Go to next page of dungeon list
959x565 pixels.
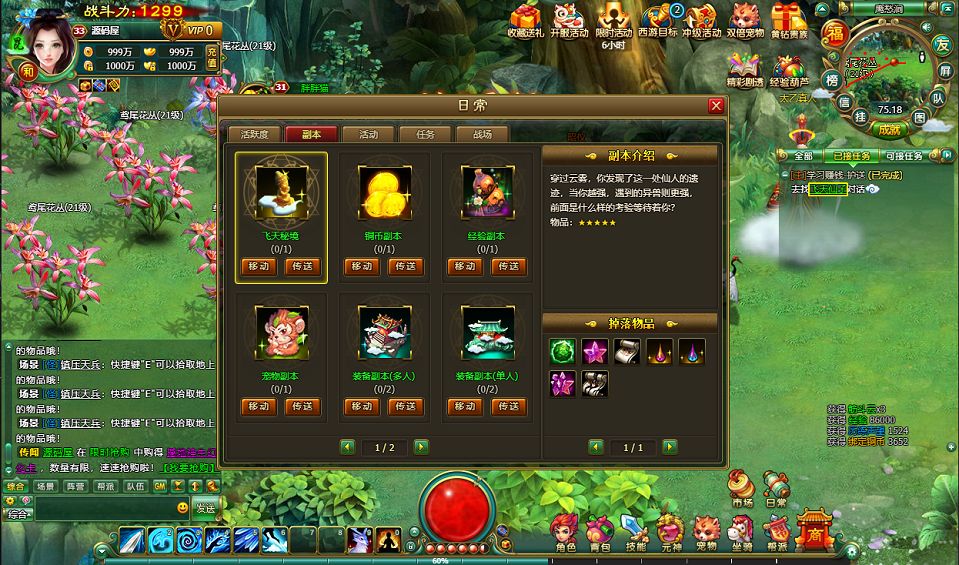point(421,447)
